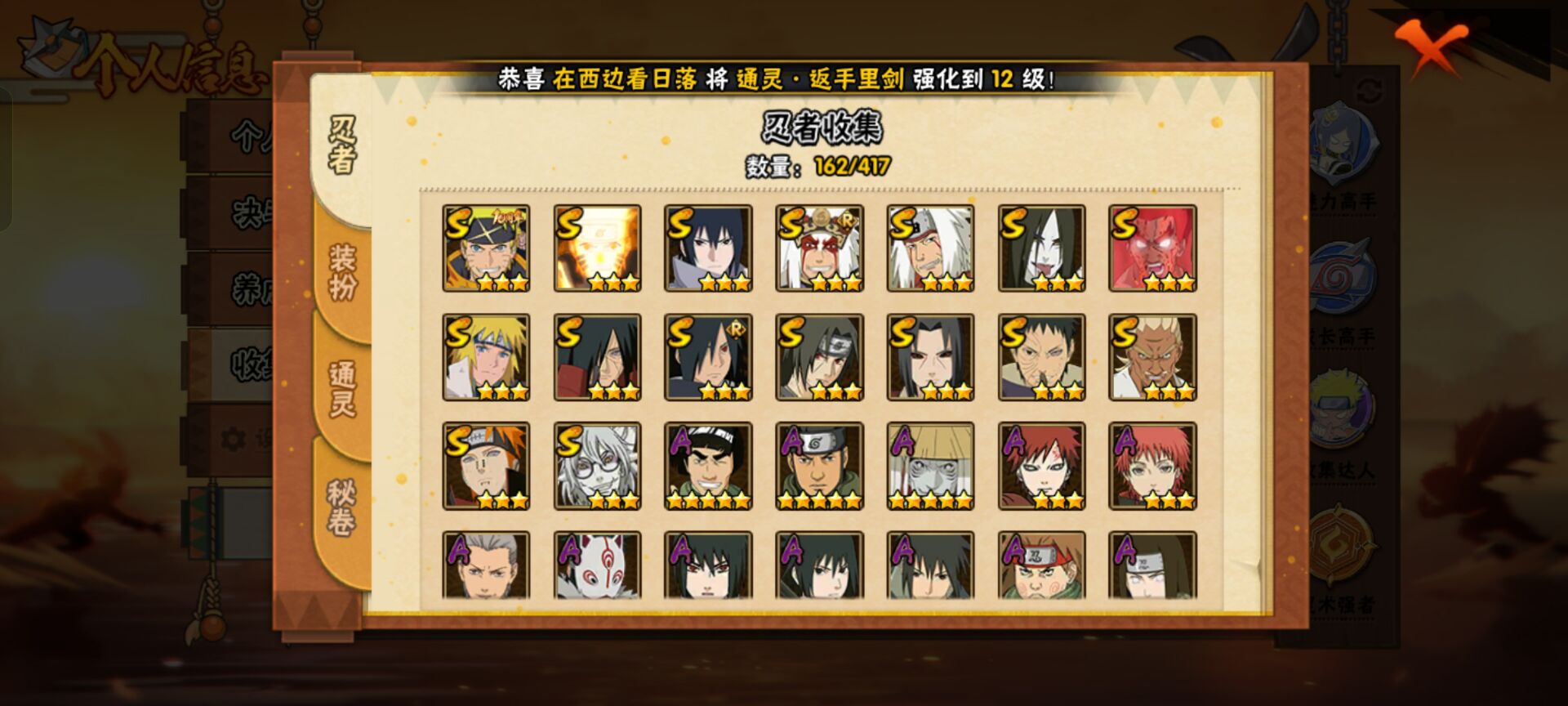Click the 收集达人 Naruto badge icon
Image resolution: width=1568 pixels, height=706 pixels.
click(x=1343, y=404)
